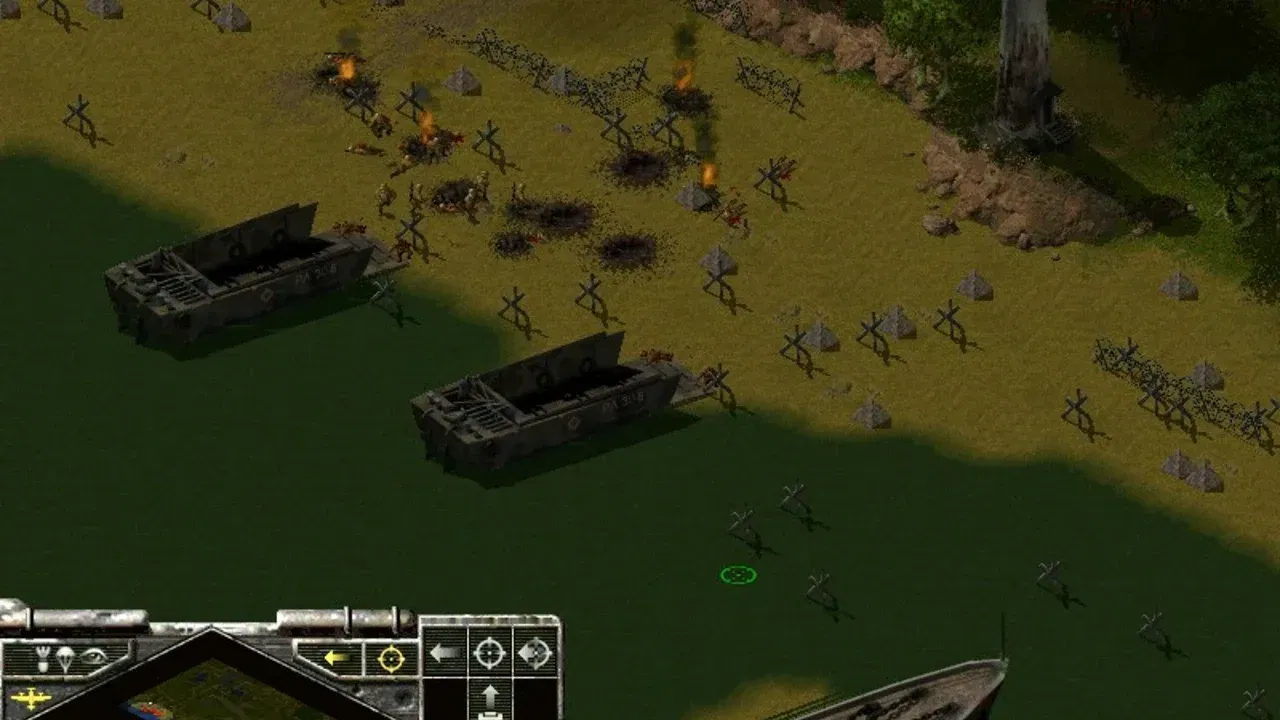Screen dimensions: 1280x720
Task: Select the disembark up-arrow icon
Action: (x=491, y=697)
